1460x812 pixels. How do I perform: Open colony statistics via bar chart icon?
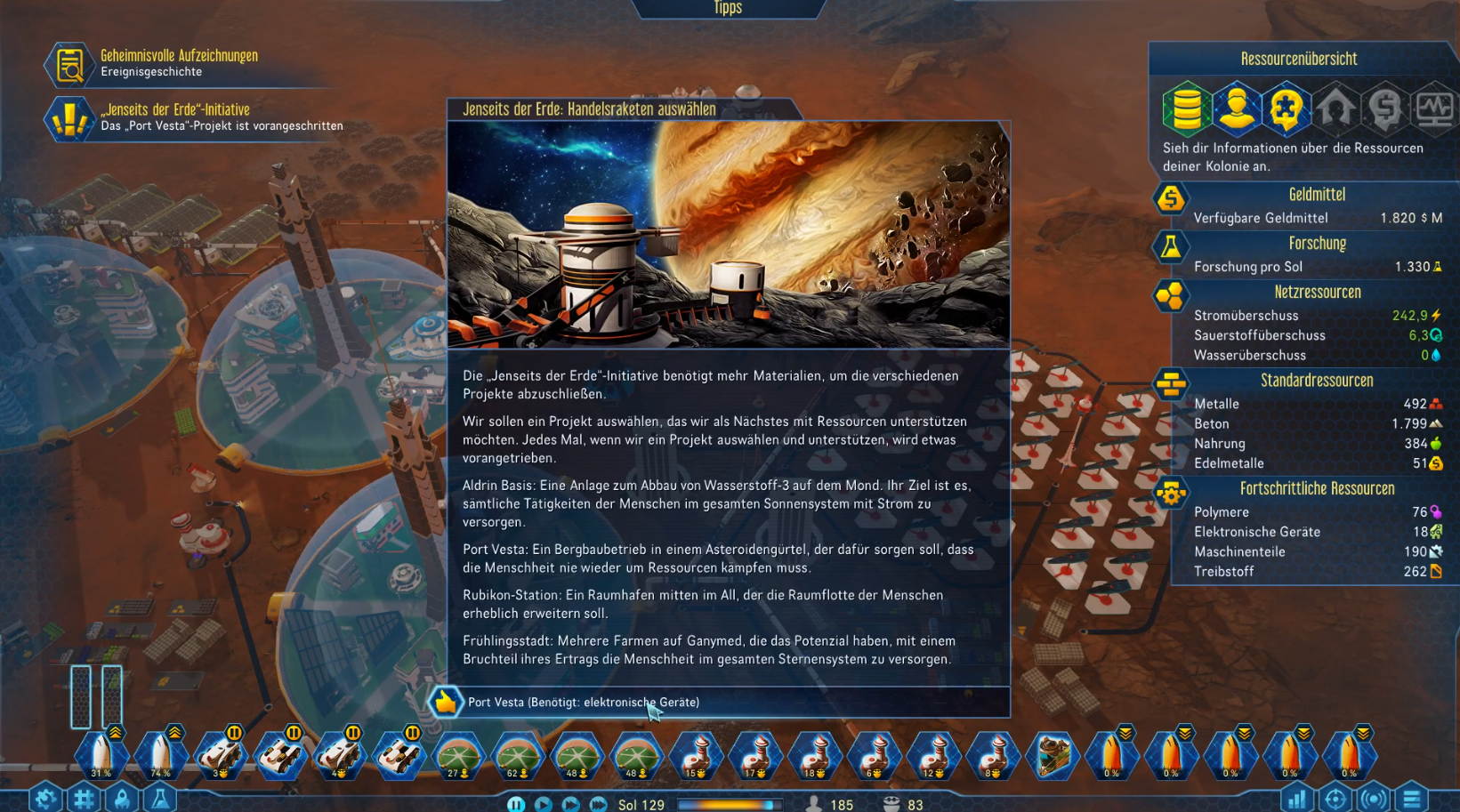click(x=1296, y=799)
